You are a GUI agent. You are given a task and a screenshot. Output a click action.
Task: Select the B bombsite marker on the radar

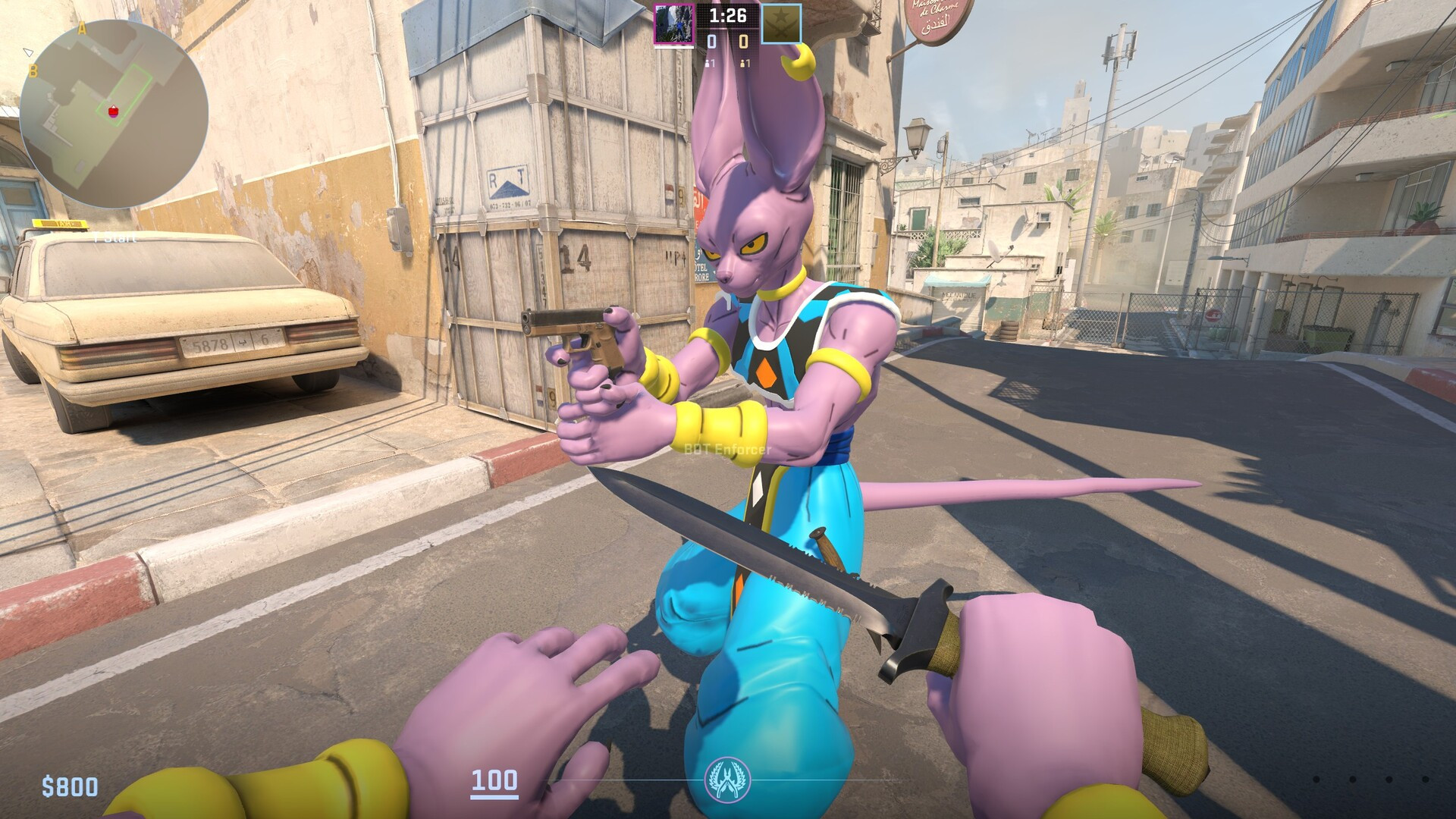coord(33,71)
